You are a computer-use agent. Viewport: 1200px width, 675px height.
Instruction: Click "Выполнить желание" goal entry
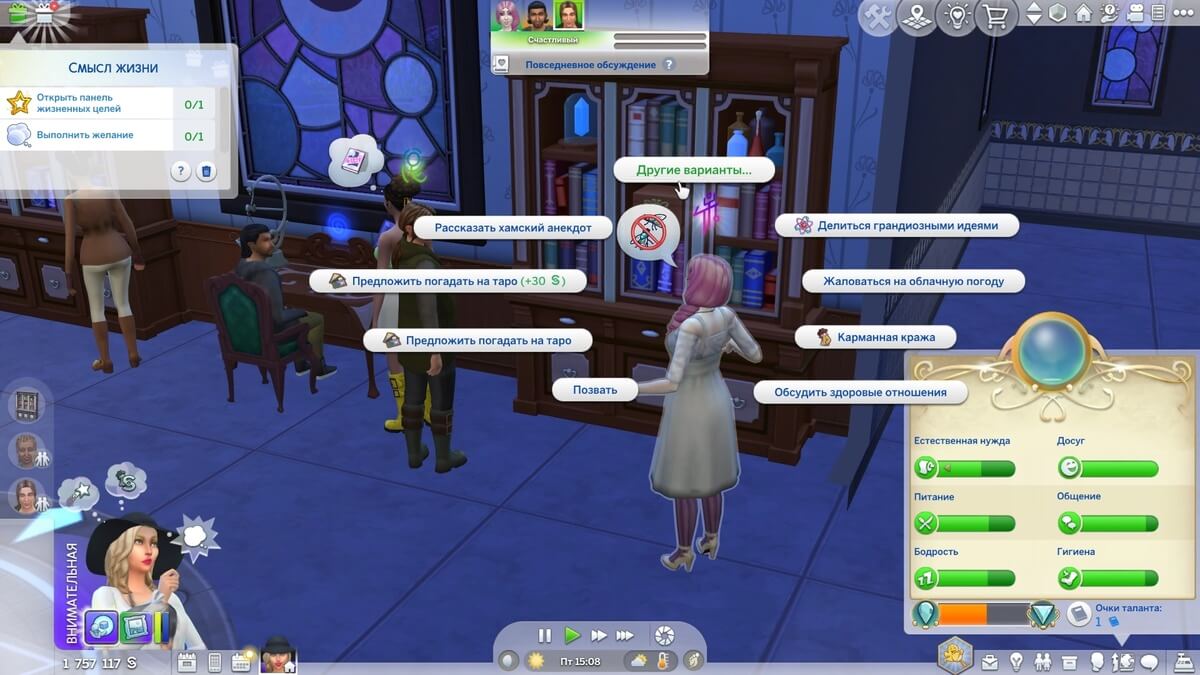coord(85,135)
